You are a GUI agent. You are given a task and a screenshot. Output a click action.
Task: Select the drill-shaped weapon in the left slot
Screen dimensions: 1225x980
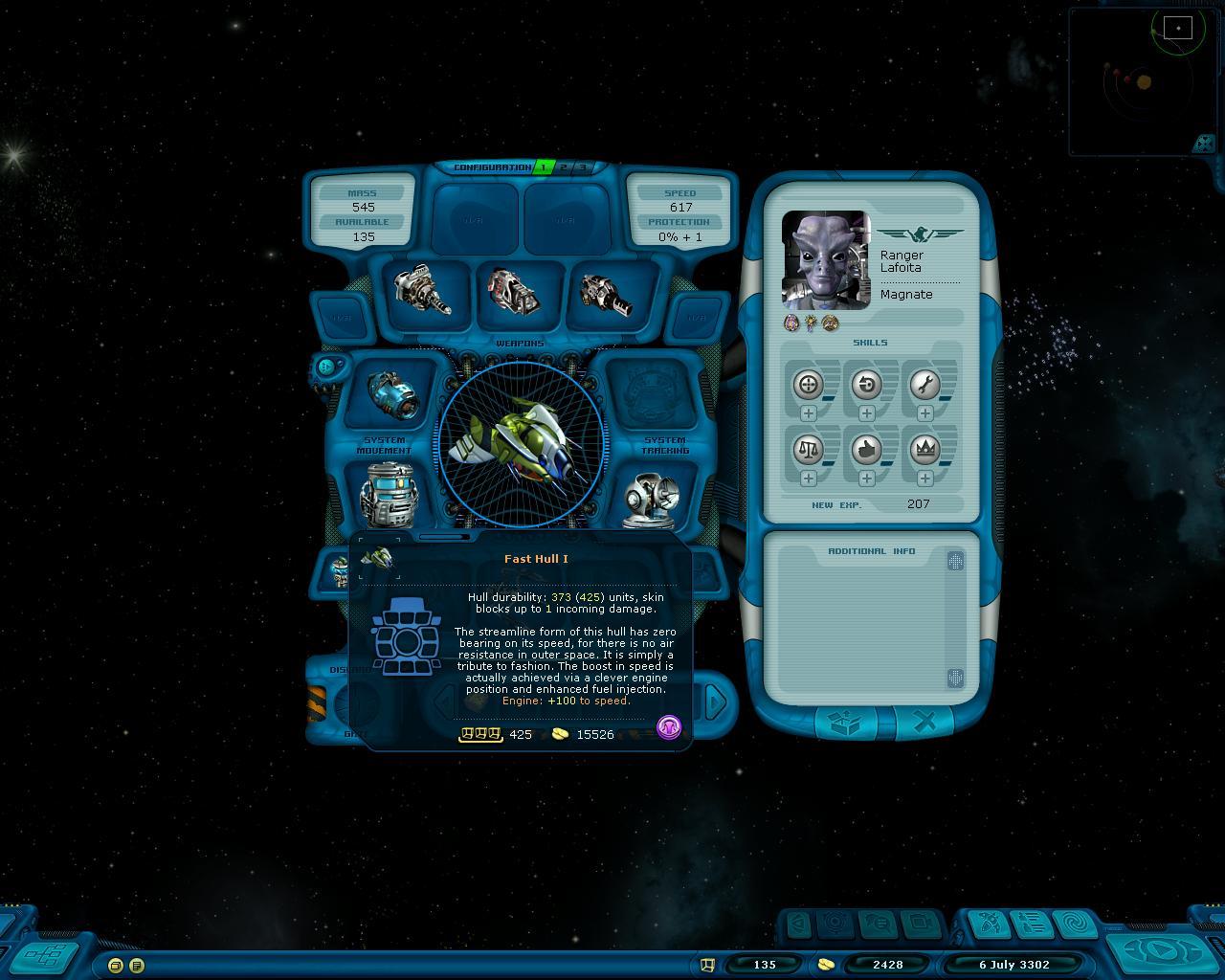[421, 290]
